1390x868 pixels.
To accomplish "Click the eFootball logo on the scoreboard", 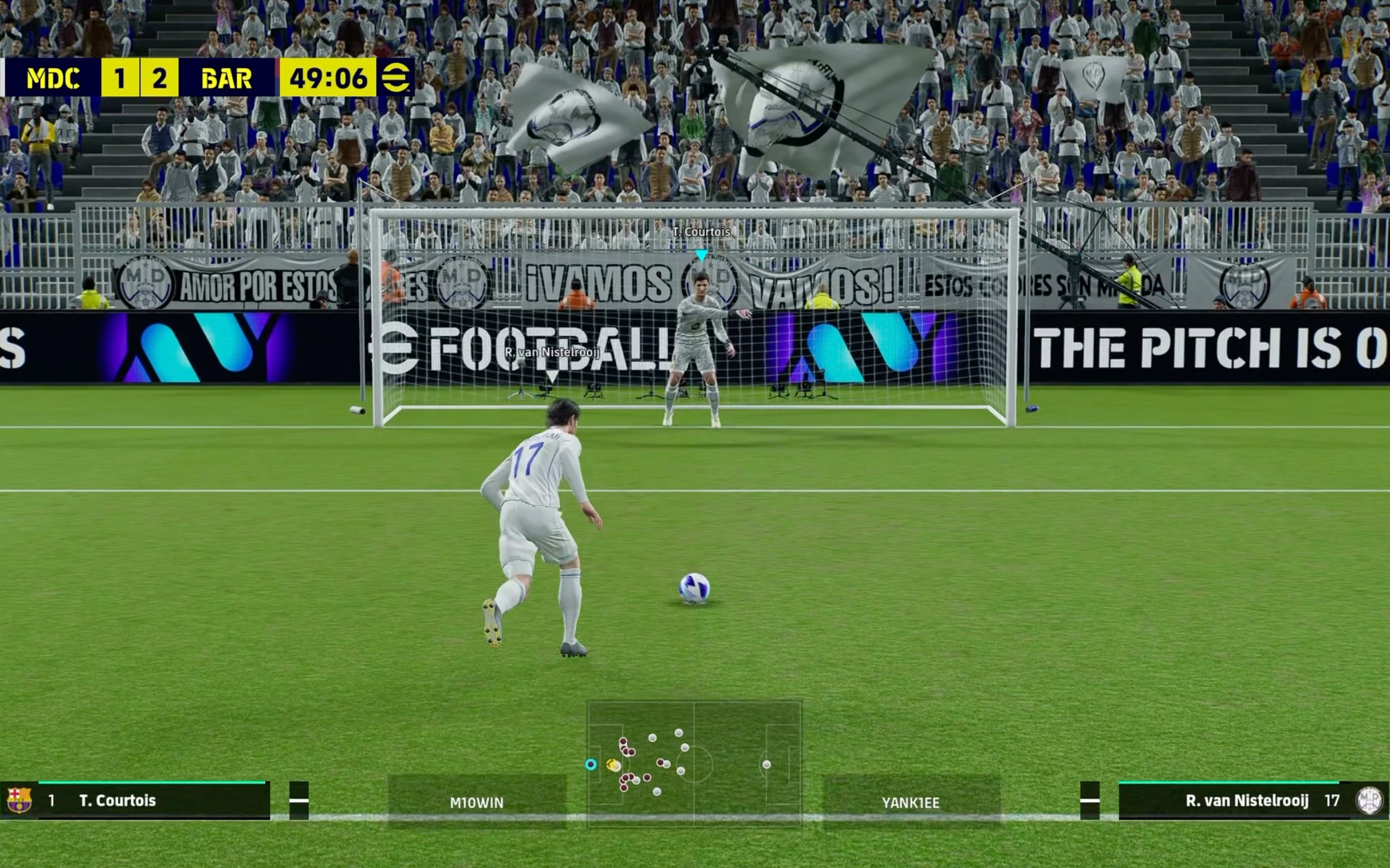I will [395, 77].
